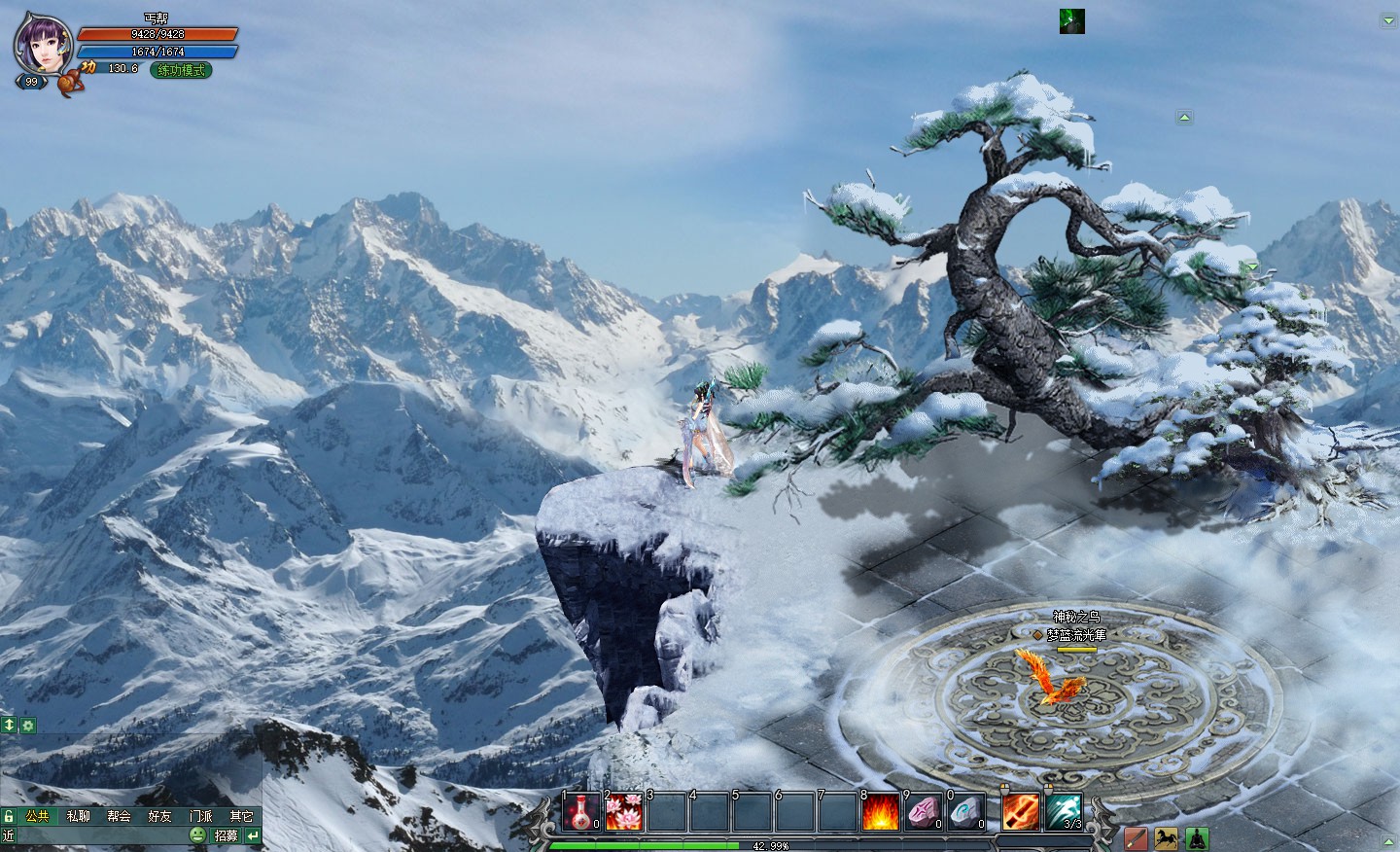Screen dimensions: 1400x852
Task: Open the emoji picker smiley
Action: 197,835
